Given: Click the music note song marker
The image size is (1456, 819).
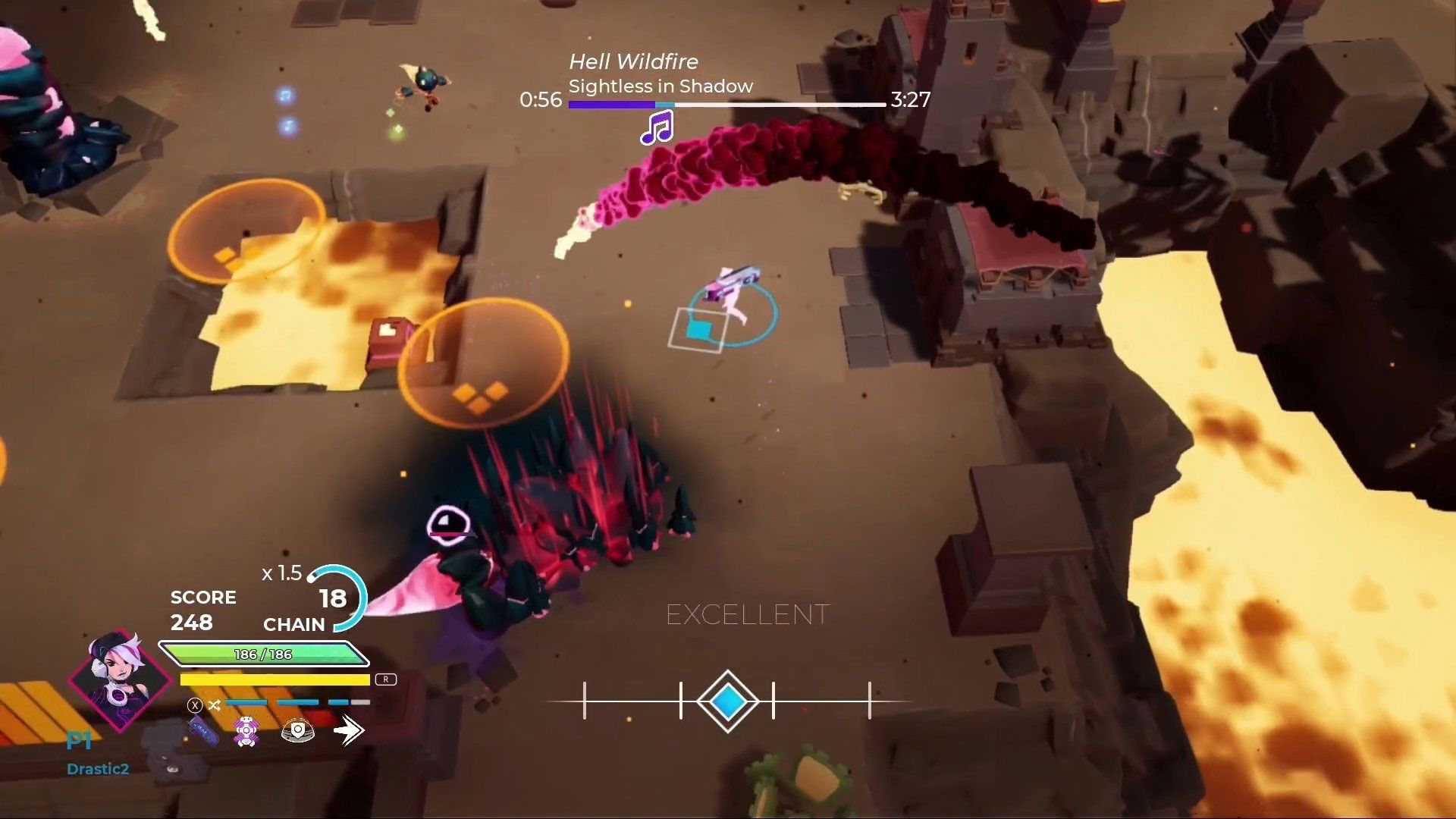Looking at the screenshot, I should [657, 127].
